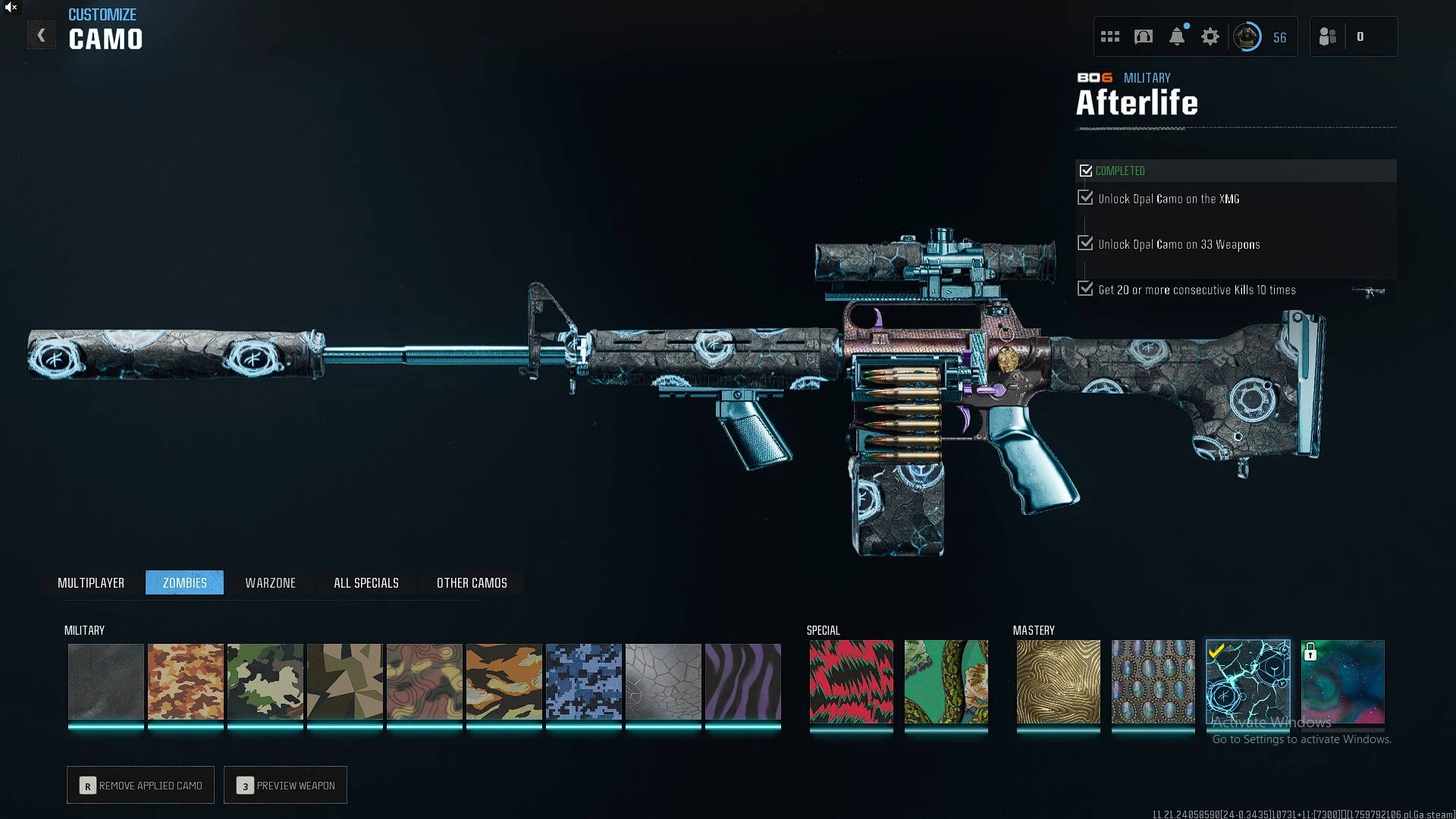
Task: Open the settings gear icon
Action: pos(1210,36)
